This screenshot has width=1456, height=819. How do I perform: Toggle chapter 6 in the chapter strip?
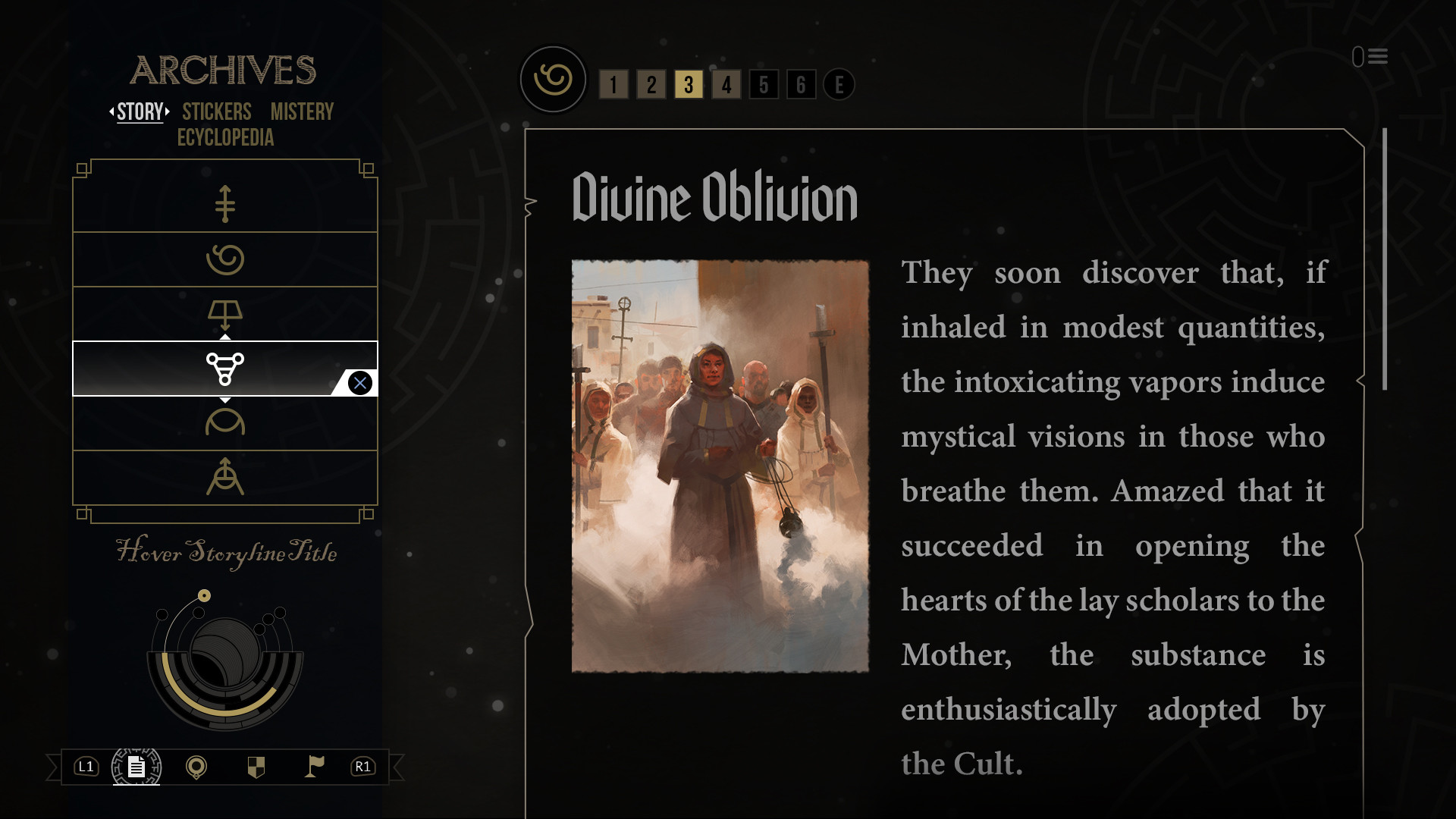[802, 85]
